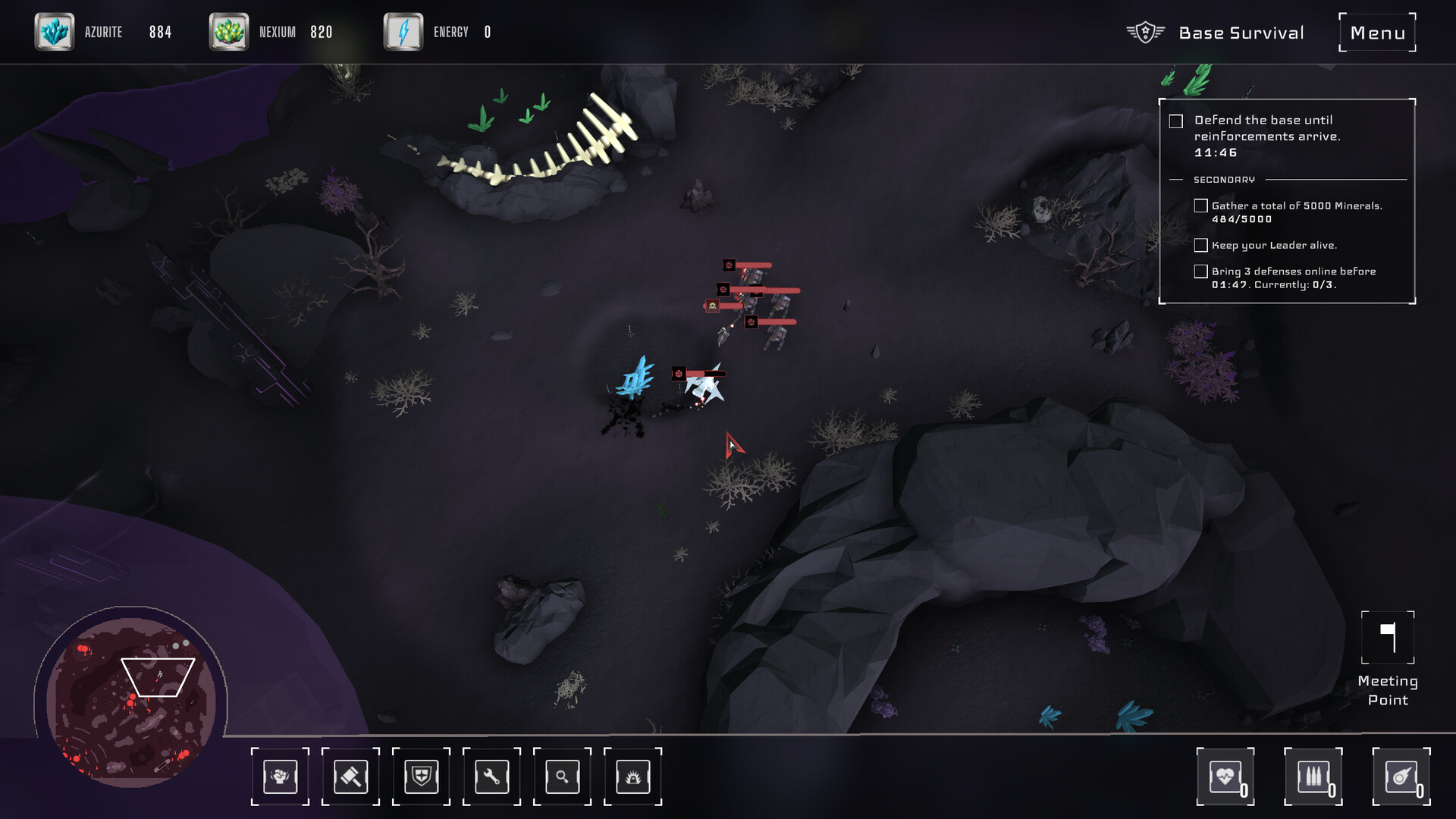Click the Keep your Leader alive checkbox
Image resolution: width=1456 pixels, height=819 pixels.
click(x=1200, y=245)
